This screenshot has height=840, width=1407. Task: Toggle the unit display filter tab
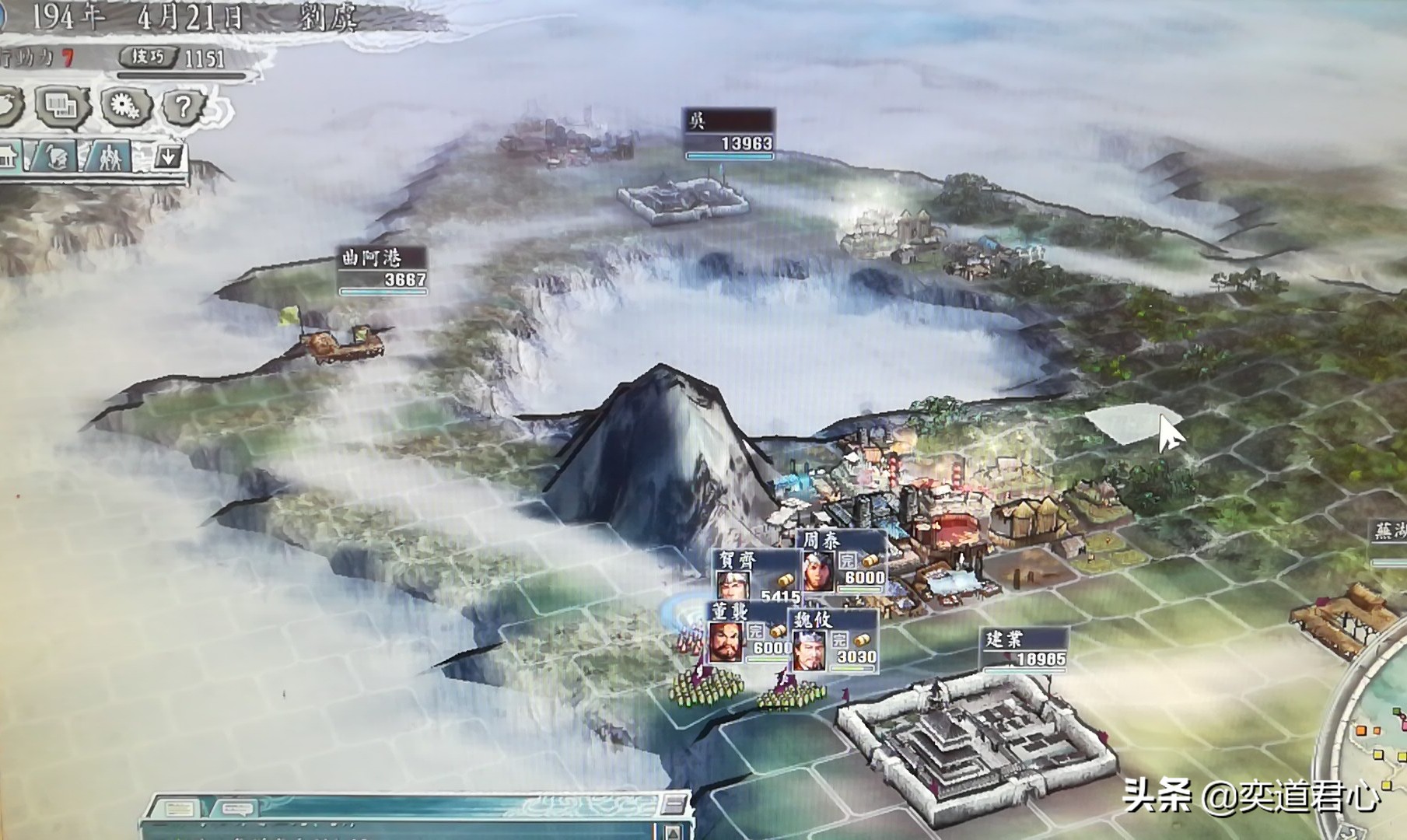click(x=111, y=157)
